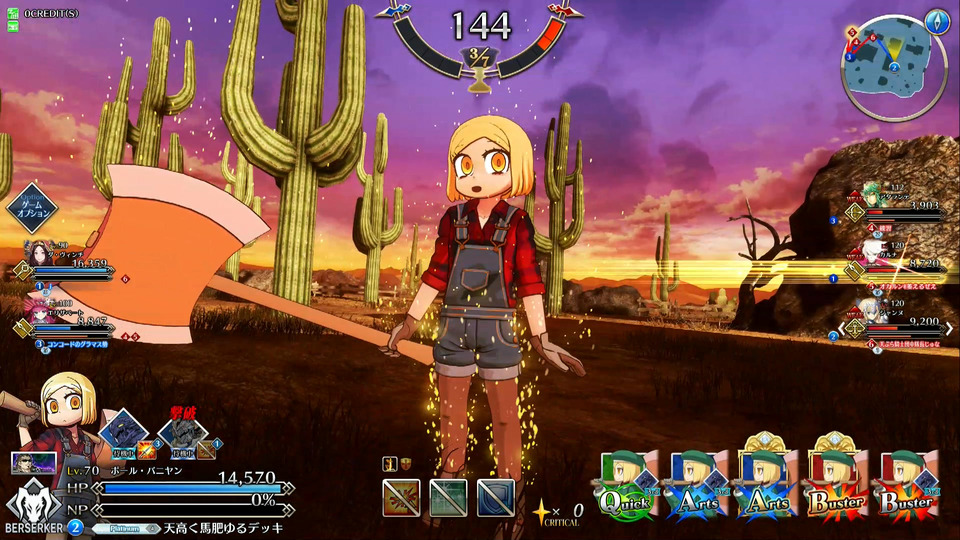Select the defeated standby servant portrait
Screen dimensions: 960x540
tap(182, 432)
